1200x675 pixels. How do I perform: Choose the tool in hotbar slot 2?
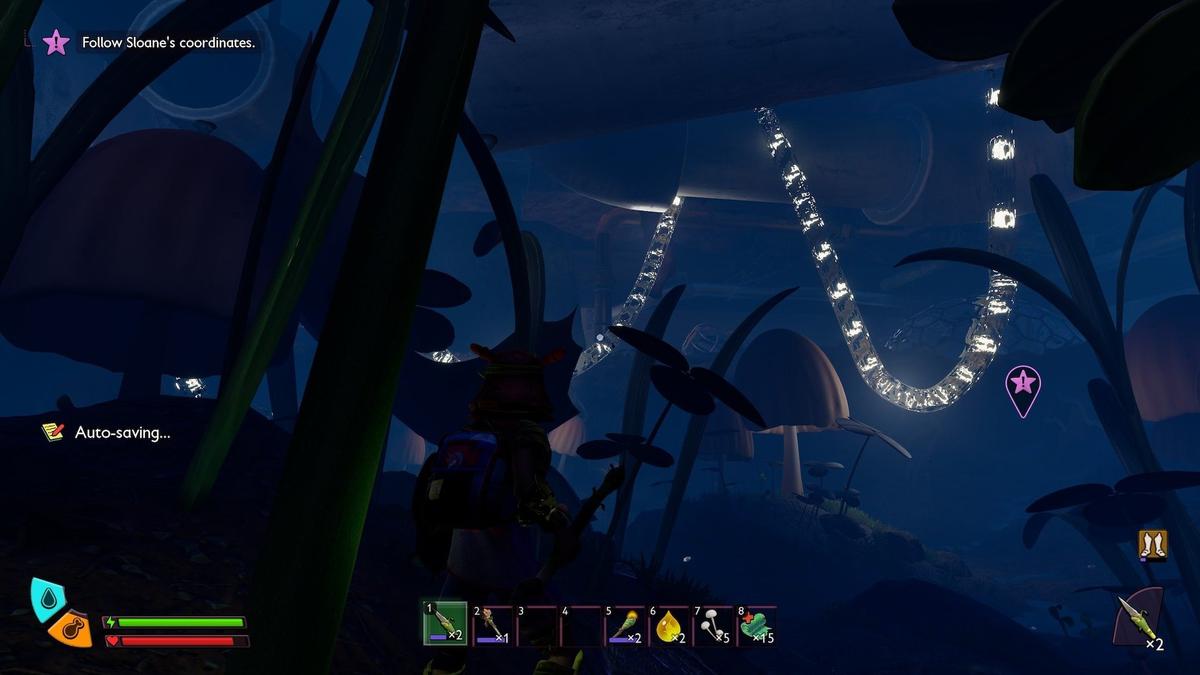pos(491,626)
